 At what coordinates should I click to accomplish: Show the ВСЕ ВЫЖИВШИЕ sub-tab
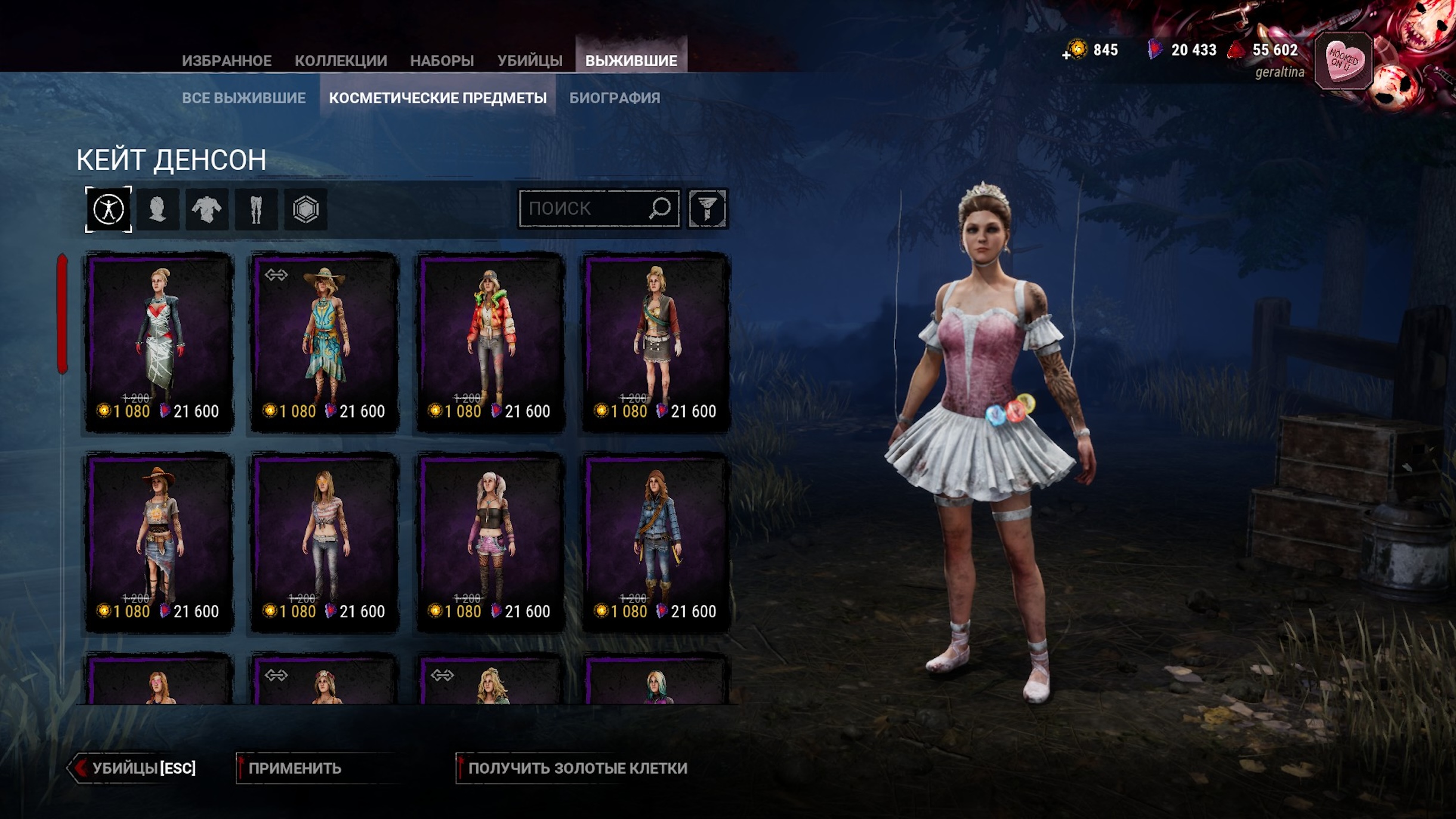[243, 98]
